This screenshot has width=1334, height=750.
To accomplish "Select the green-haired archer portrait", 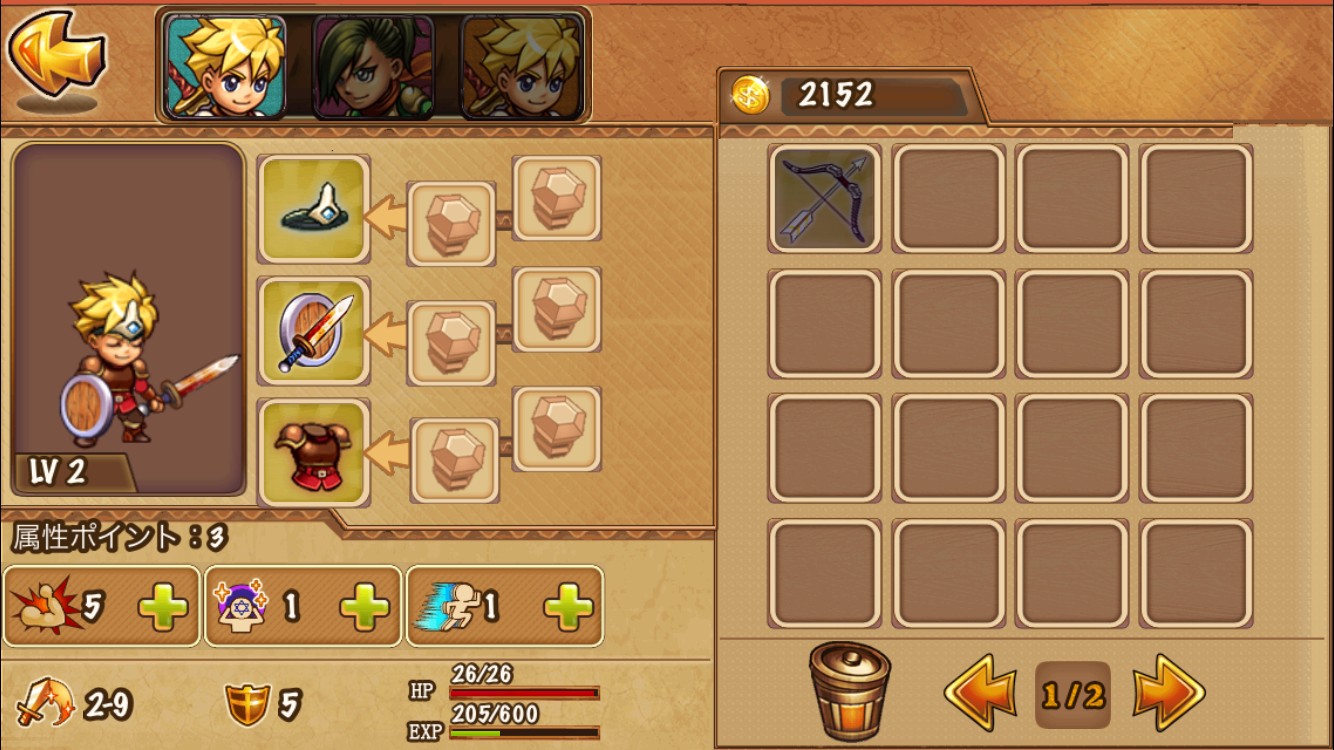I will [373, 67].
